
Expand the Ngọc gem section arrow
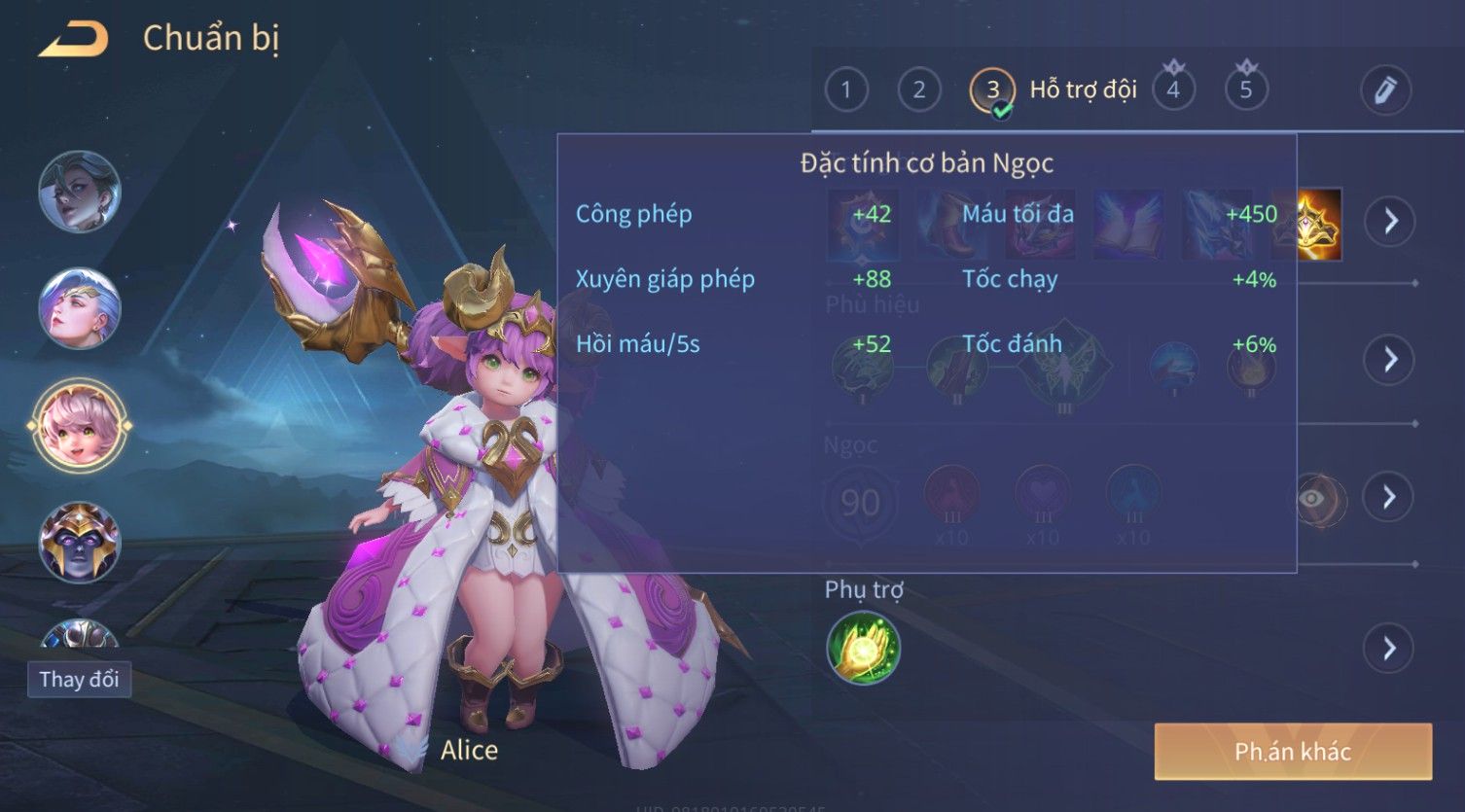[x=1389, y=497]
